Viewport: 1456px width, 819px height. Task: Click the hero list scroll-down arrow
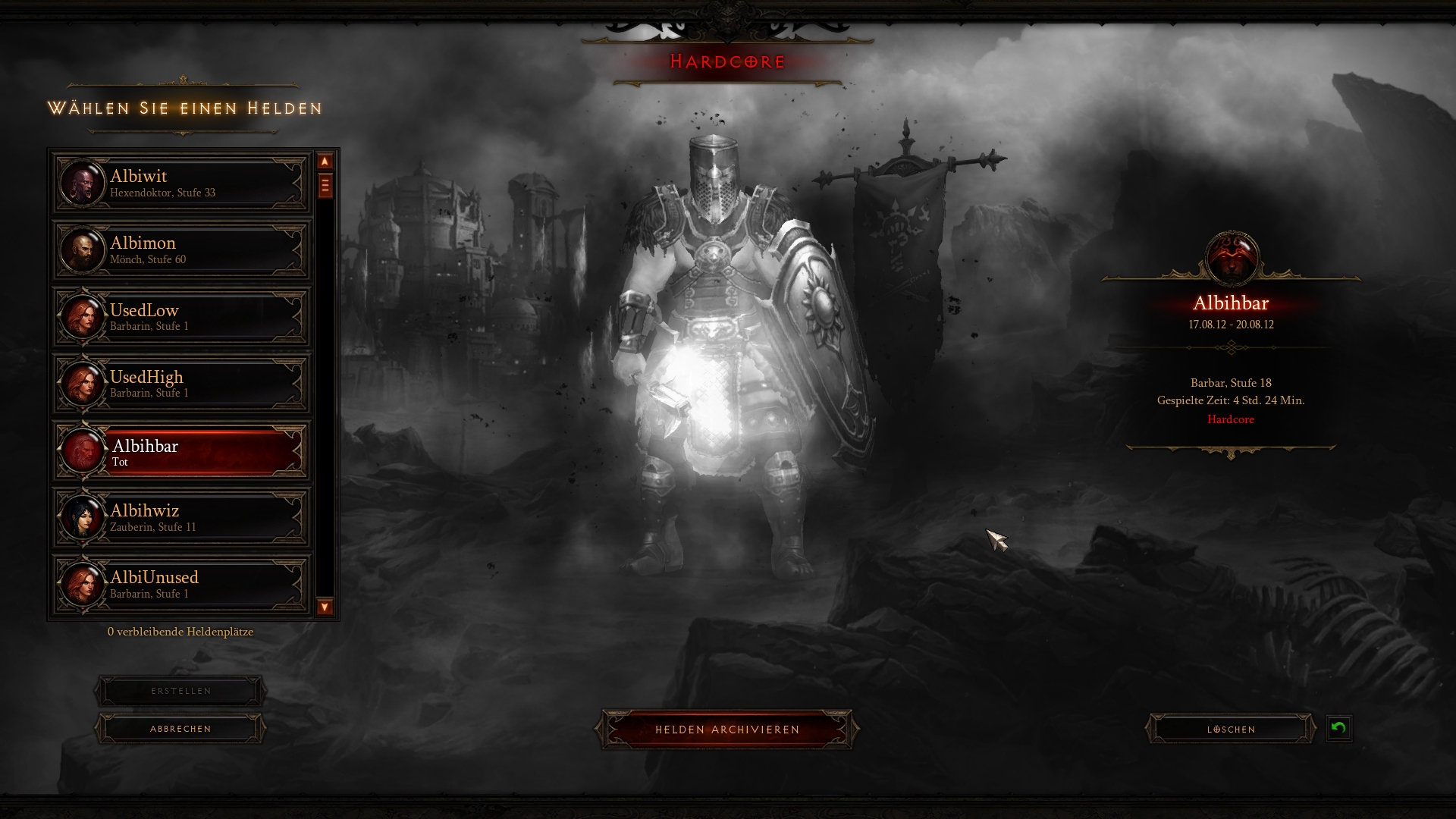coord(325,607)
